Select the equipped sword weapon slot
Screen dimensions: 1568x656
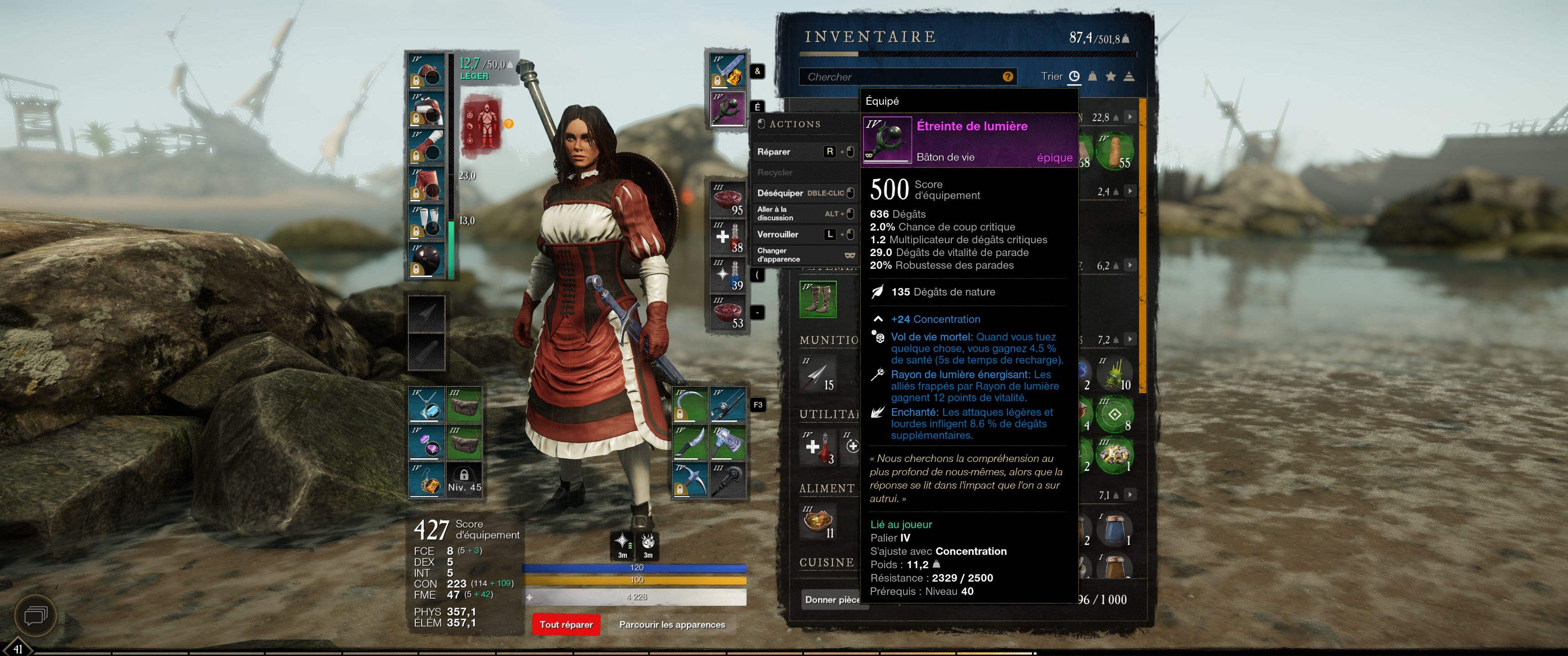[x=727, y=71]
